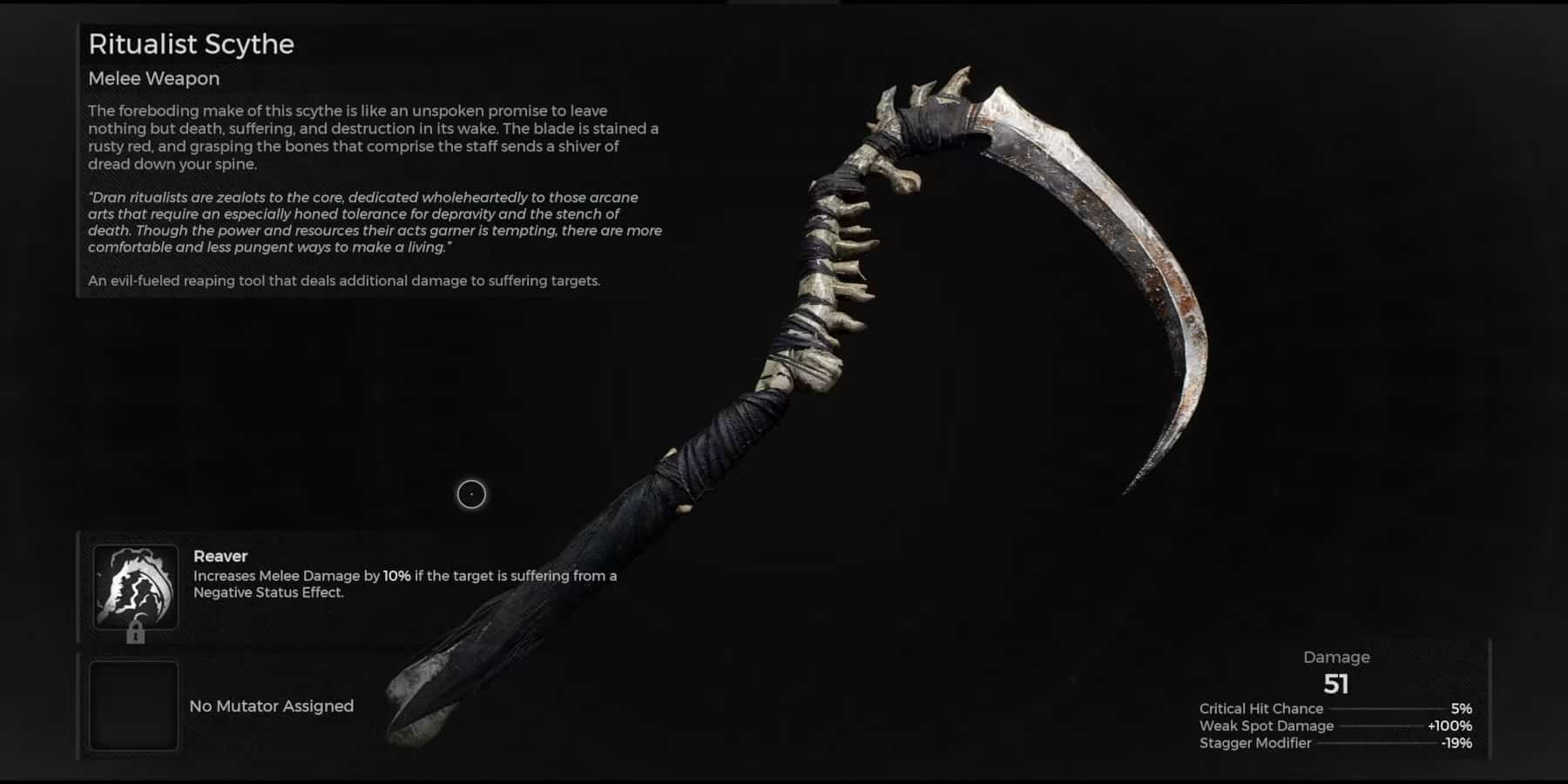This screenshot has height=784, width=1568.
Task: Open the empty Mutator slot icon
Action: (135, 706)
